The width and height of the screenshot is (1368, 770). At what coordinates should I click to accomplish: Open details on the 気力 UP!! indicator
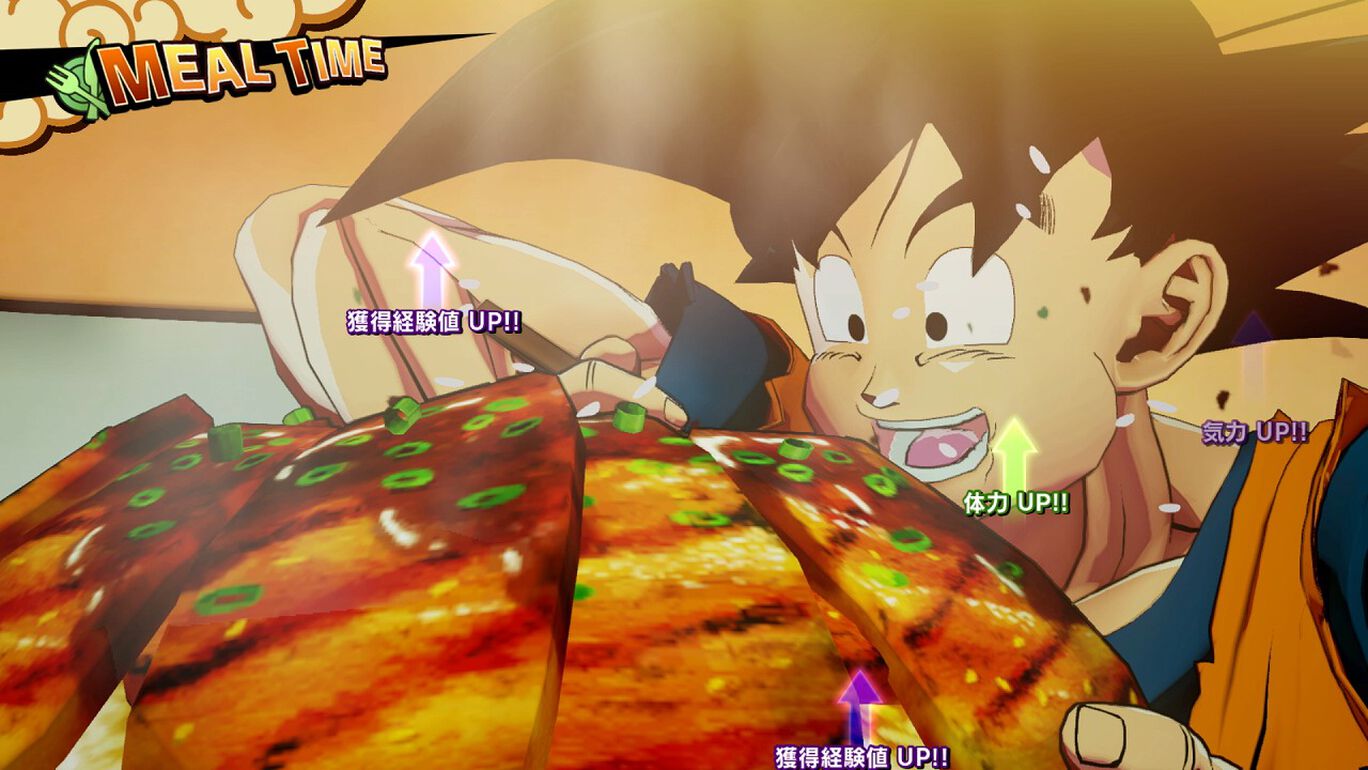1252,432
